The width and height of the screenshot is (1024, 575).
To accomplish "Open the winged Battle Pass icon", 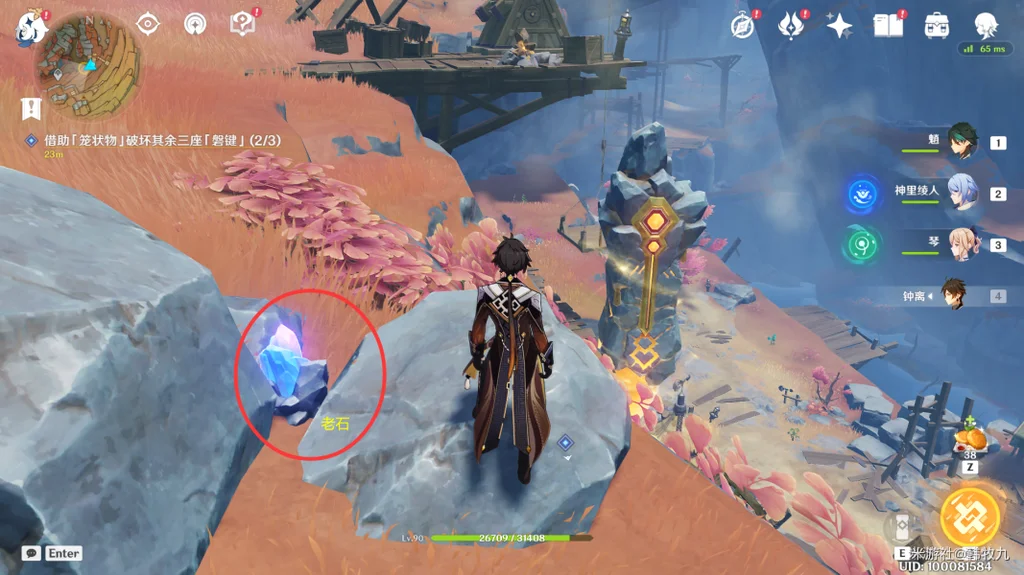I will click(x=791, y=25).
